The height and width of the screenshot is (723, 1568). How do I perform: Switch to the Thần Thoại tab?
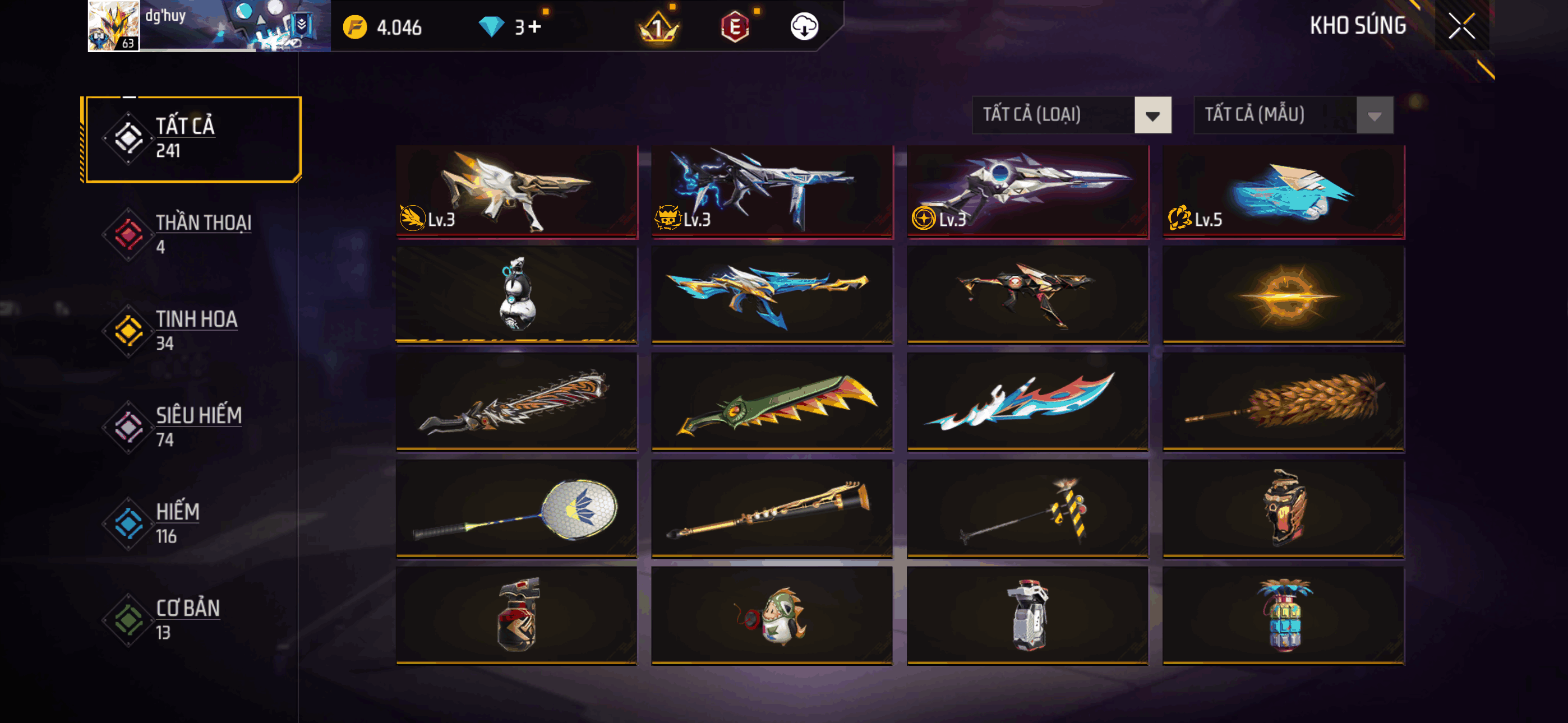(192, 234)
